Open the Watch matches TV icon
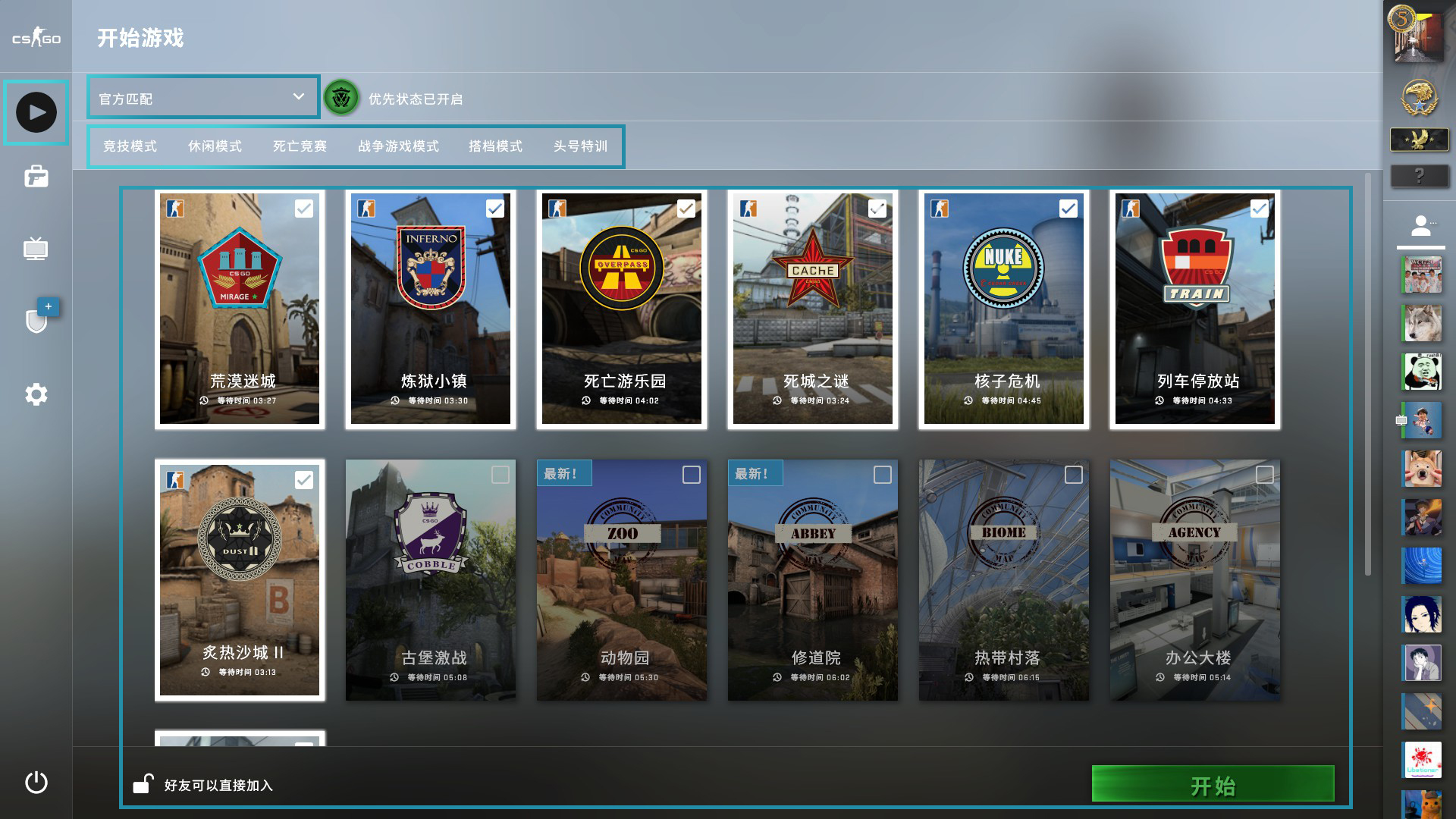This screenshot has width=1456, height=819. [36, 250]
